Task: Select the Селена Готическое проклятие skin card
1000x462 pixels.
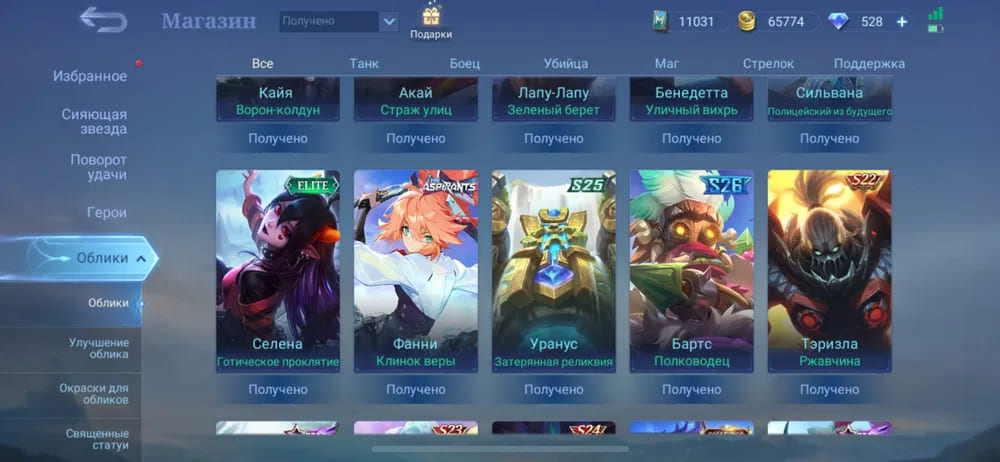Action: click(x=277, y=270)
